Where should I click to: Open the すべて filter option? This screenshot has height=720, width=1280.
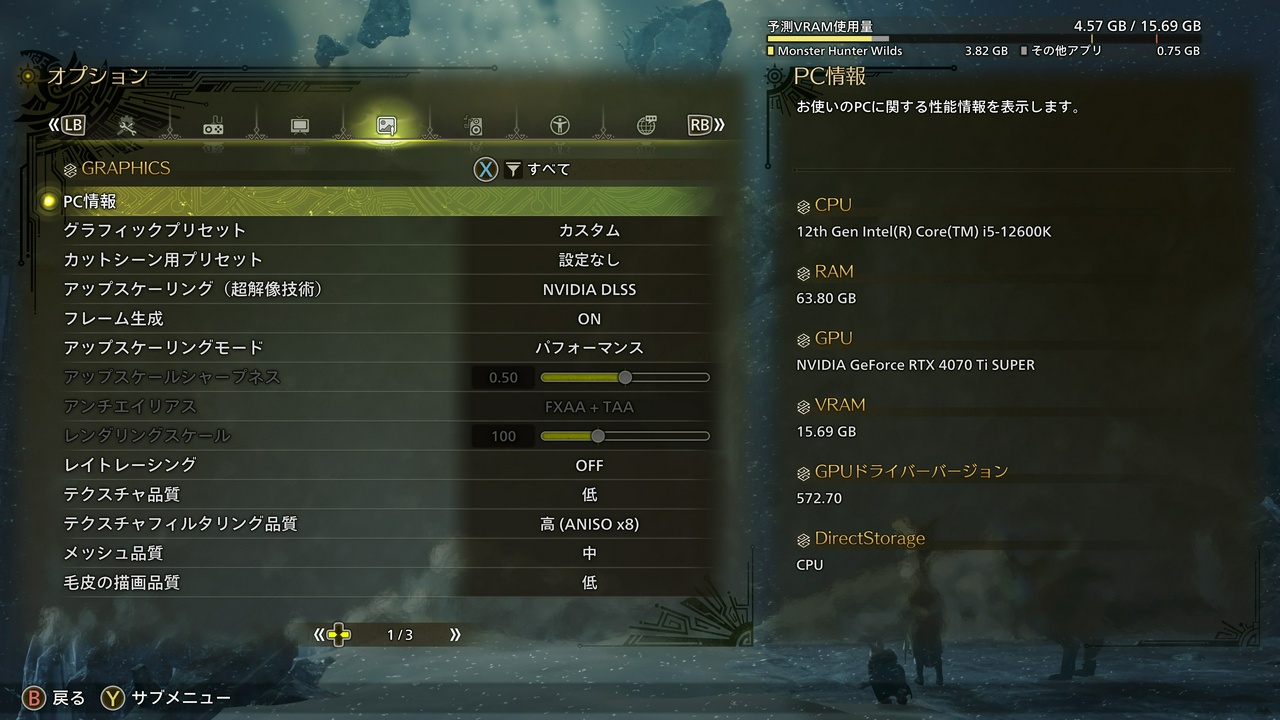pos(539,169)
